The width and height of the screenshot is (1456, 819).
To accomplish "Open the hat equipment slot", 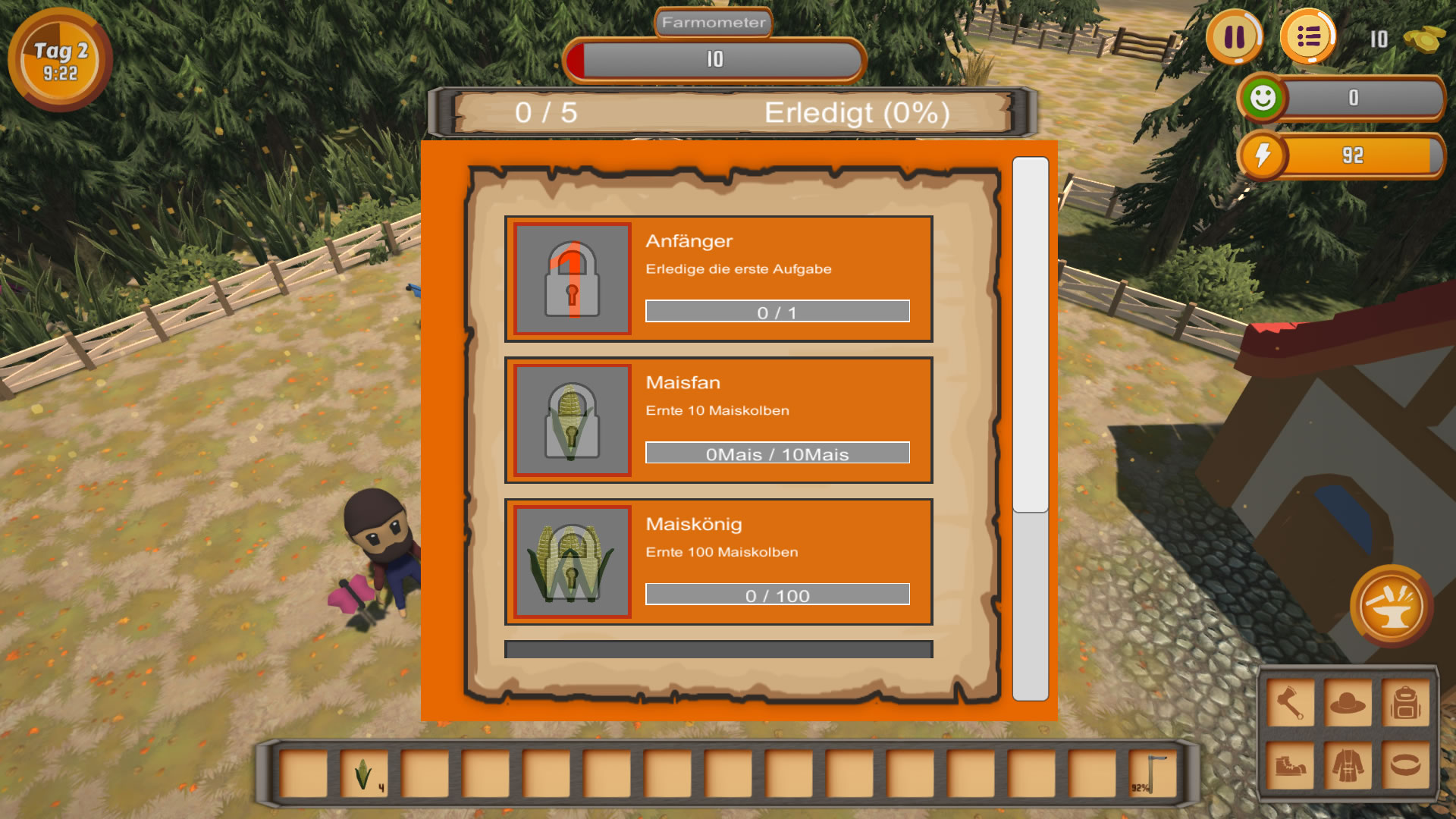I will (1348, 703).
